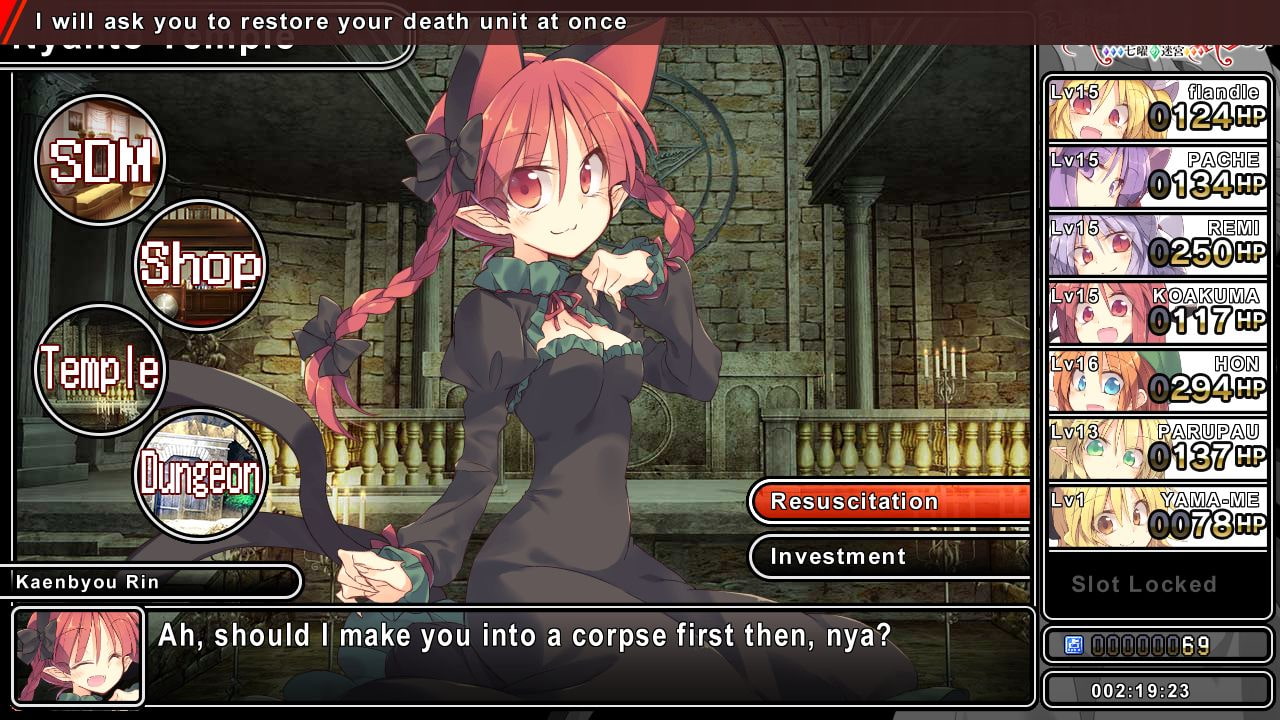
Task: Choose REMI's party card
Action: [1158, 245]
